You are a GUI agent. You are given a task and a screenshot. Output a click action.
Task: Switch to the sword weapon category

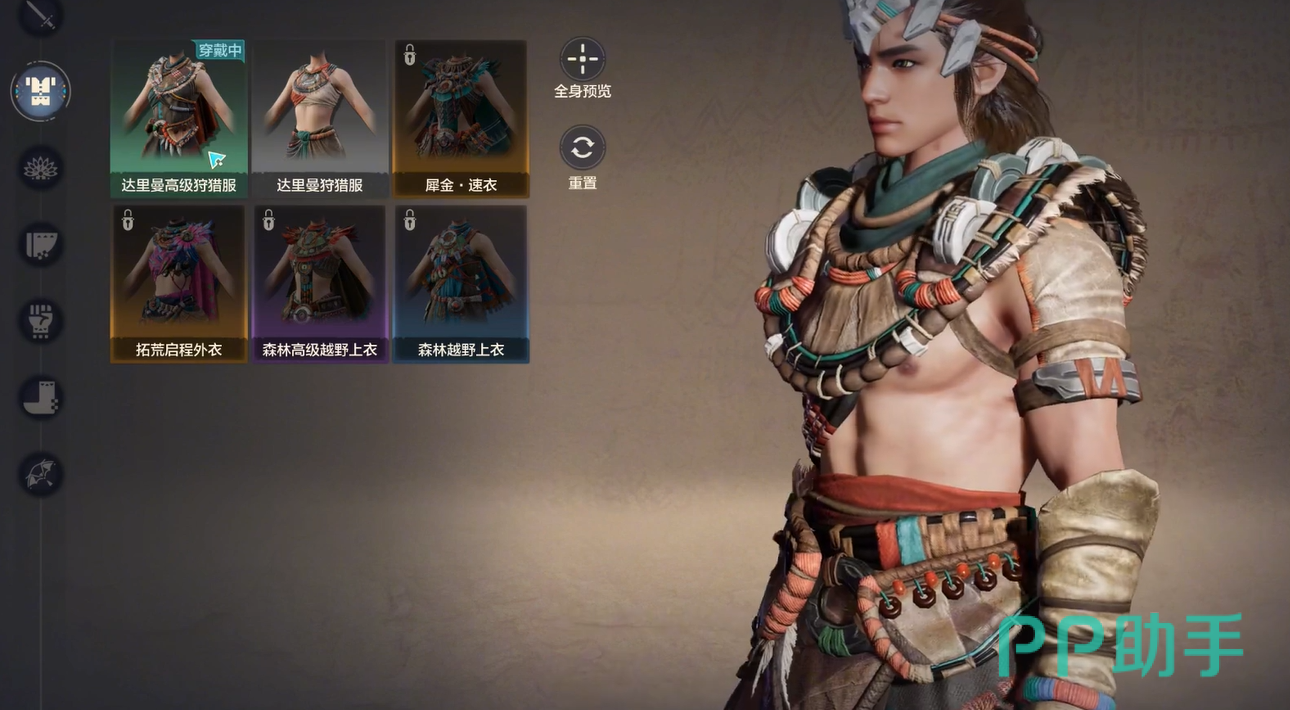pyautogui.click(x=41, y=14)
